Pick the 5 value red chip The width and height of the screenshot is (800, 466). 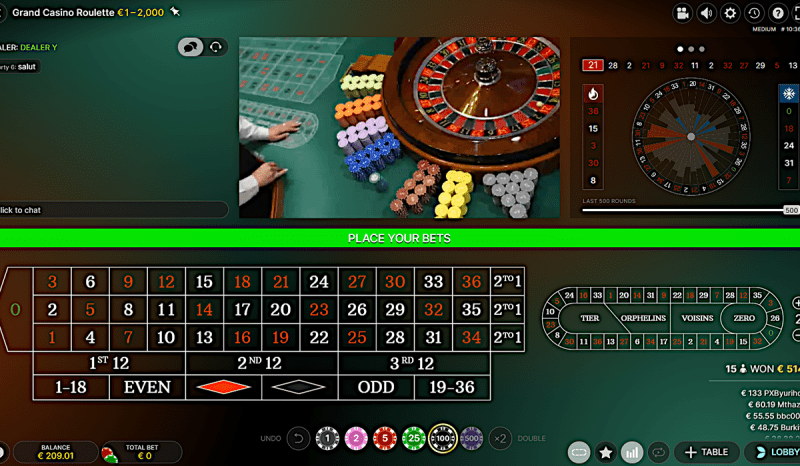pos(384,438)
